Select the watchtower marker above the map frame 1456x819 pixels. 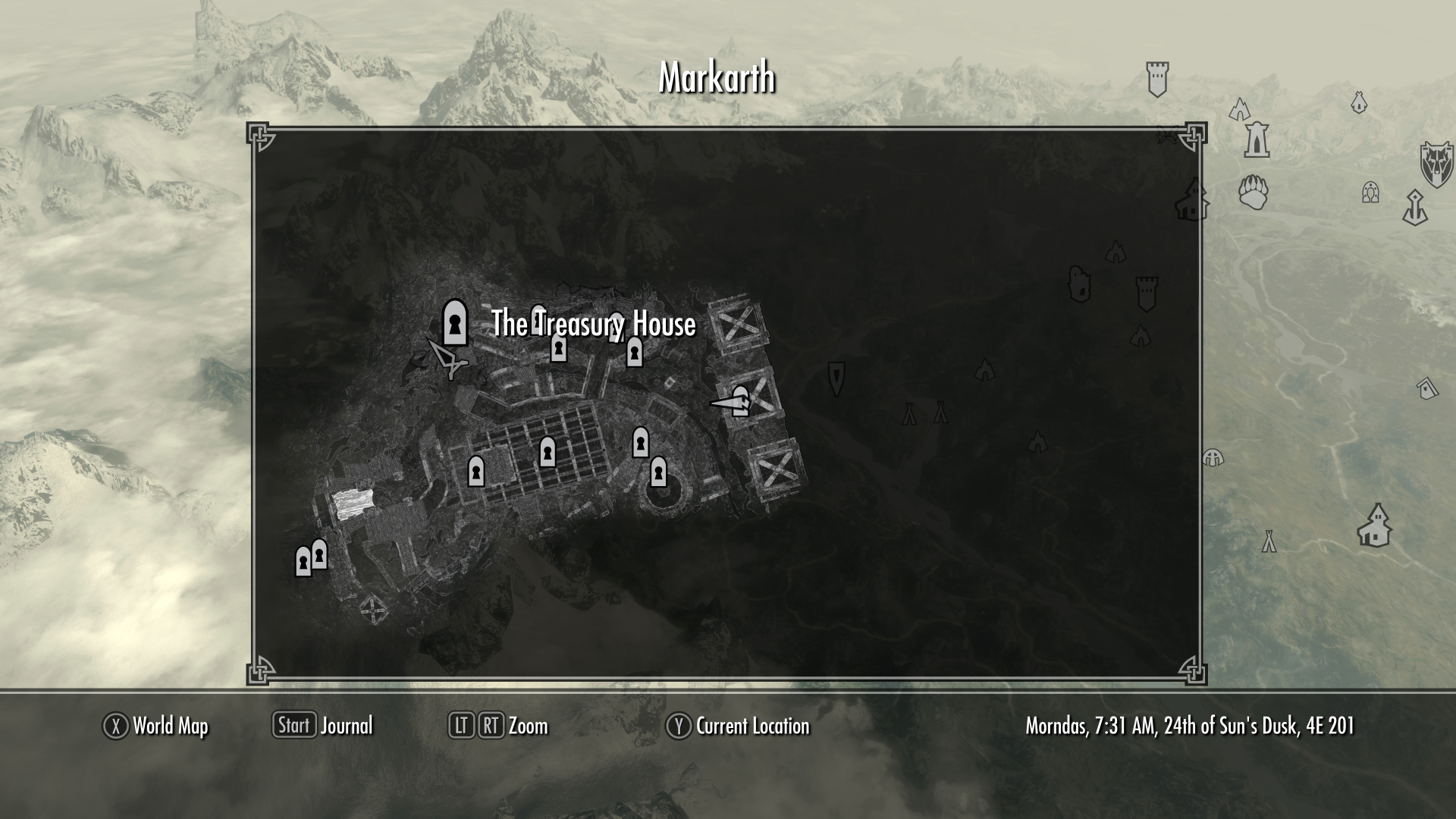point(1156,77)
